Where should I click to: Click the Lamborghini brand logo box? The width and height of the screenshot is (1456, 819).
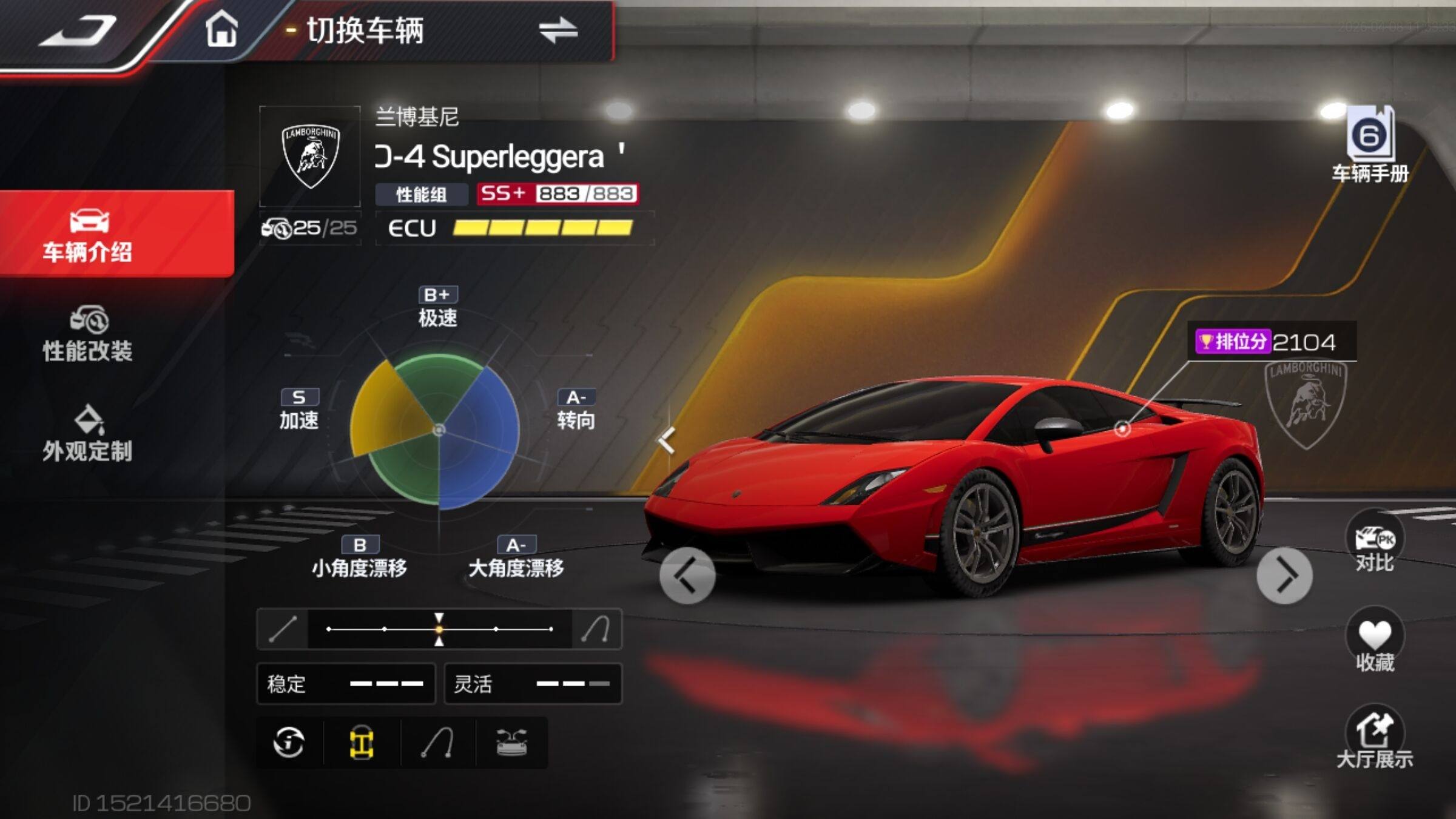310,157
